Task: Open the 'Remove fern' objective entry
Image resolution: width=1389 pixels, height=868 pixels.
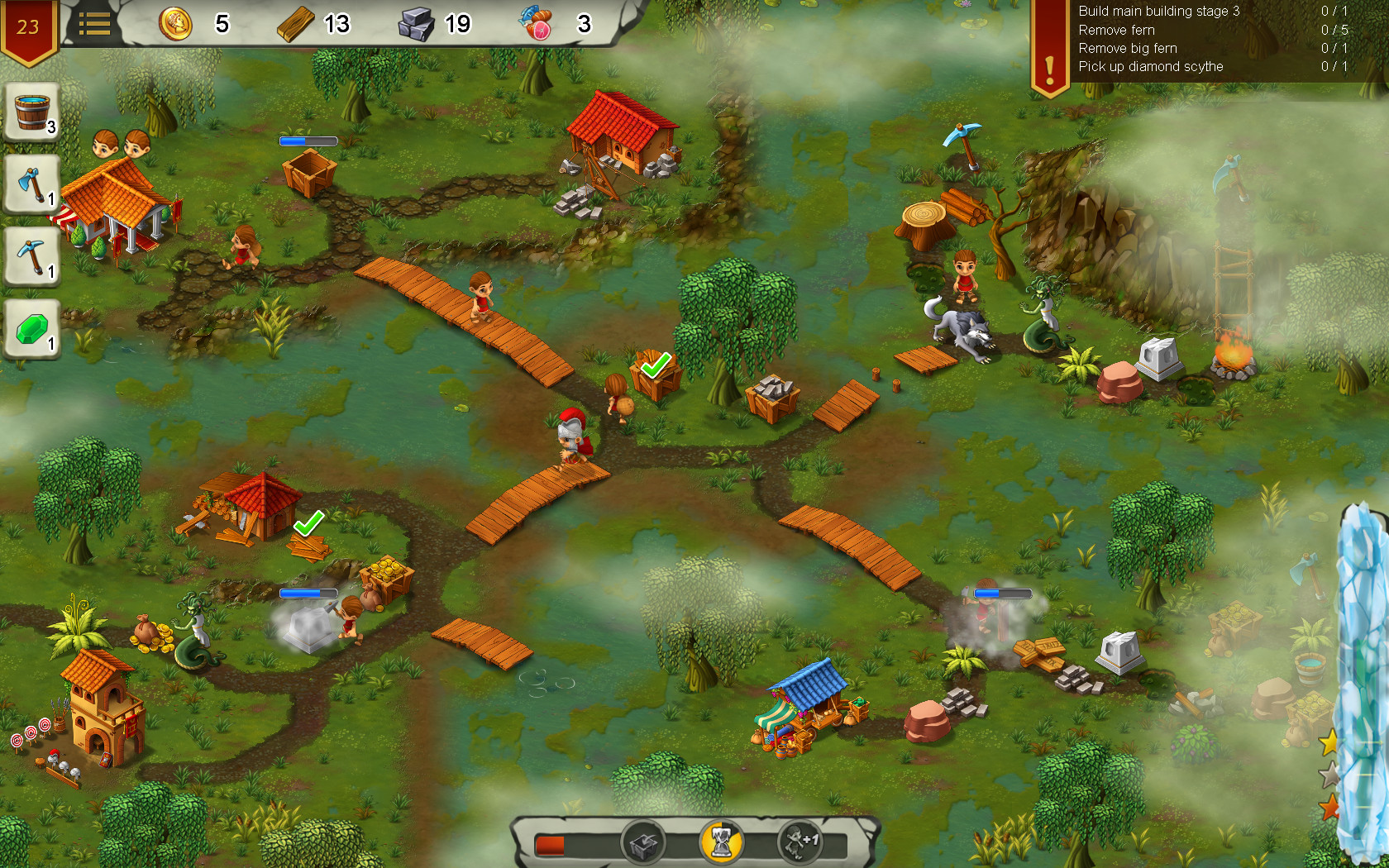Action: [1116, 30]
